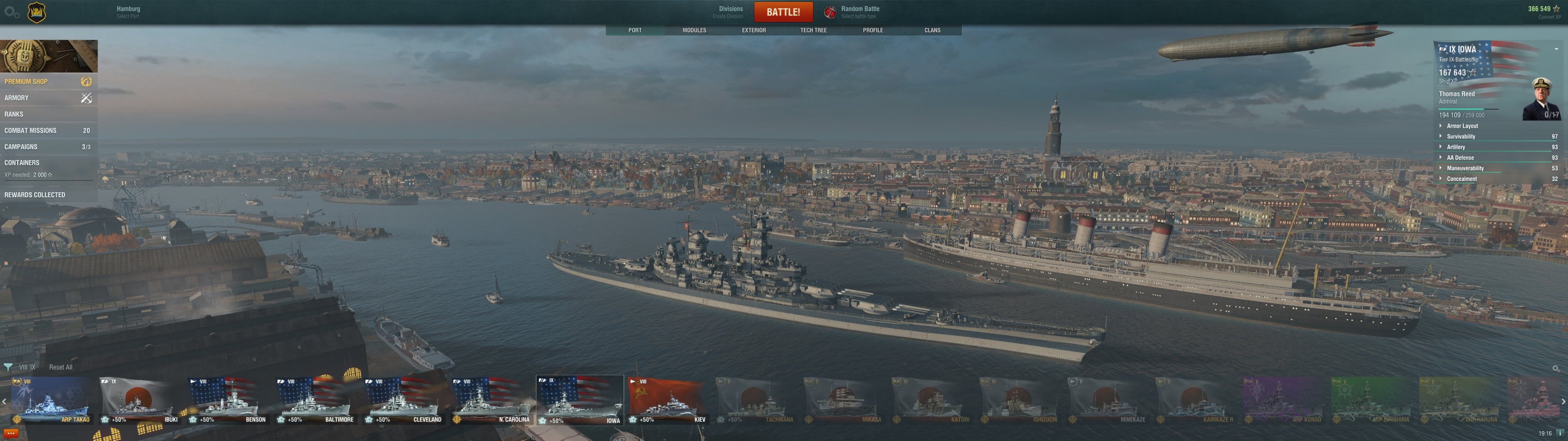Open the settings gear menu
1568x441 pixels.
click(x=11, y=12)
